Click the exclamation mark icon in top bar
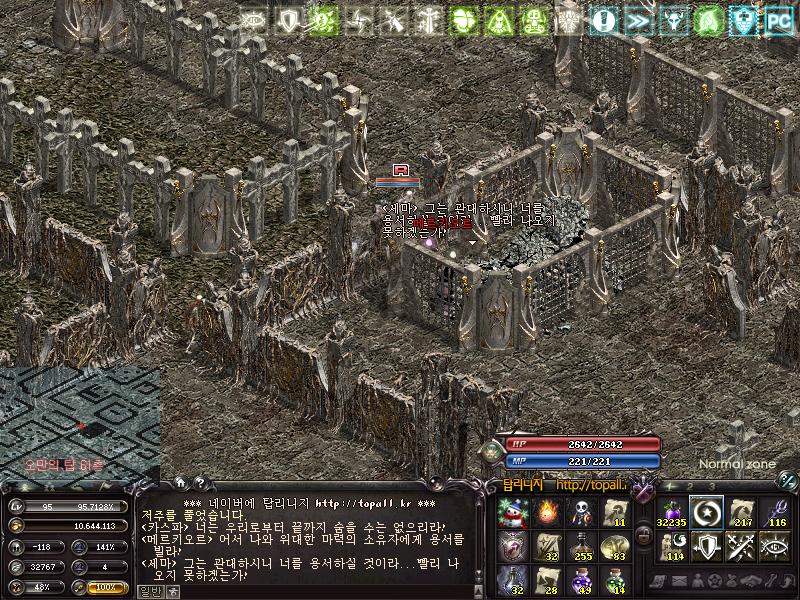The width and height of the screenshot is (800, 600). pos(602,18)
